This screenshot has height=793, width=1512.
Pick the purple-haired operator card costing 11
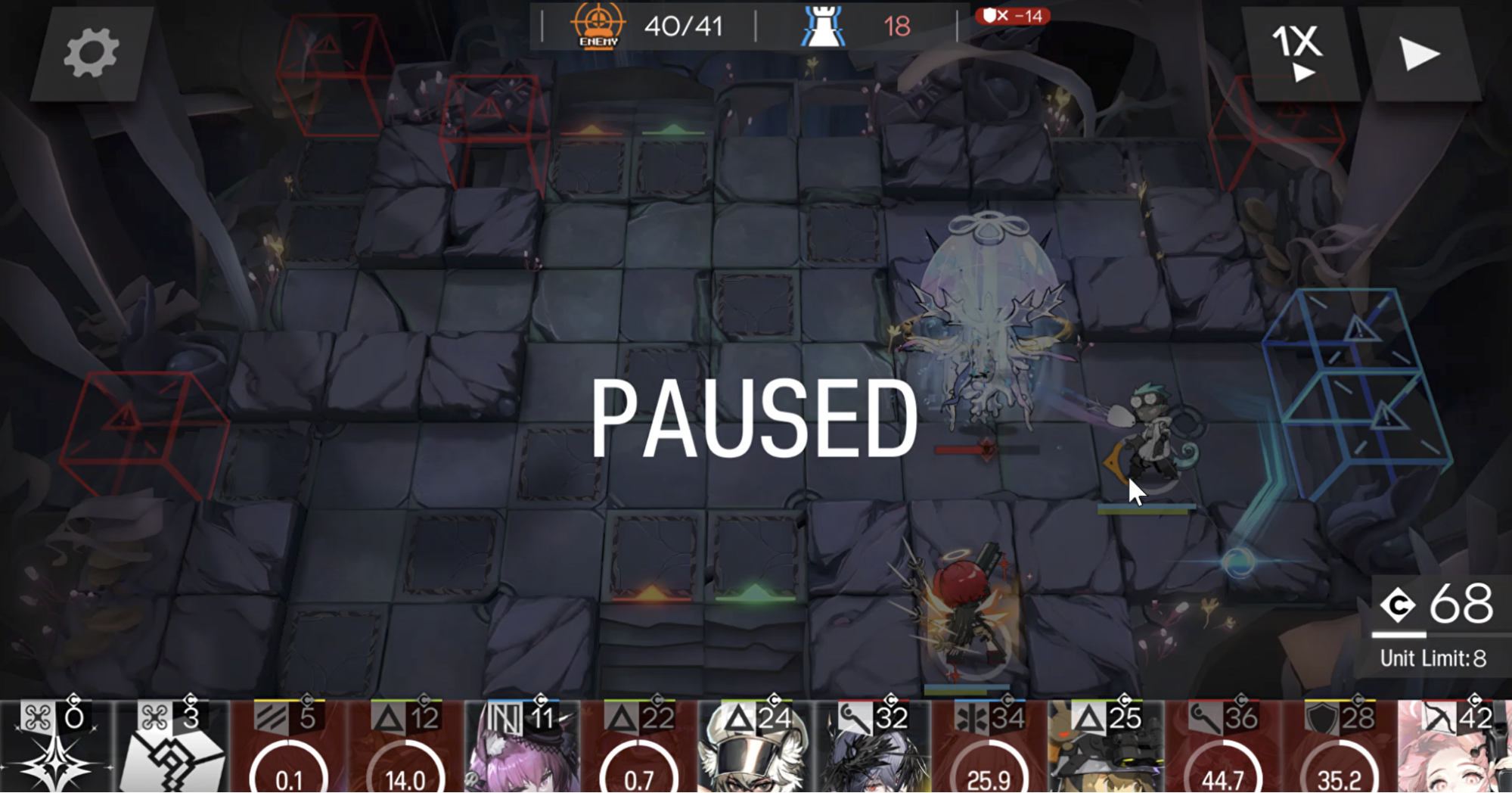[x=522, y=747]
